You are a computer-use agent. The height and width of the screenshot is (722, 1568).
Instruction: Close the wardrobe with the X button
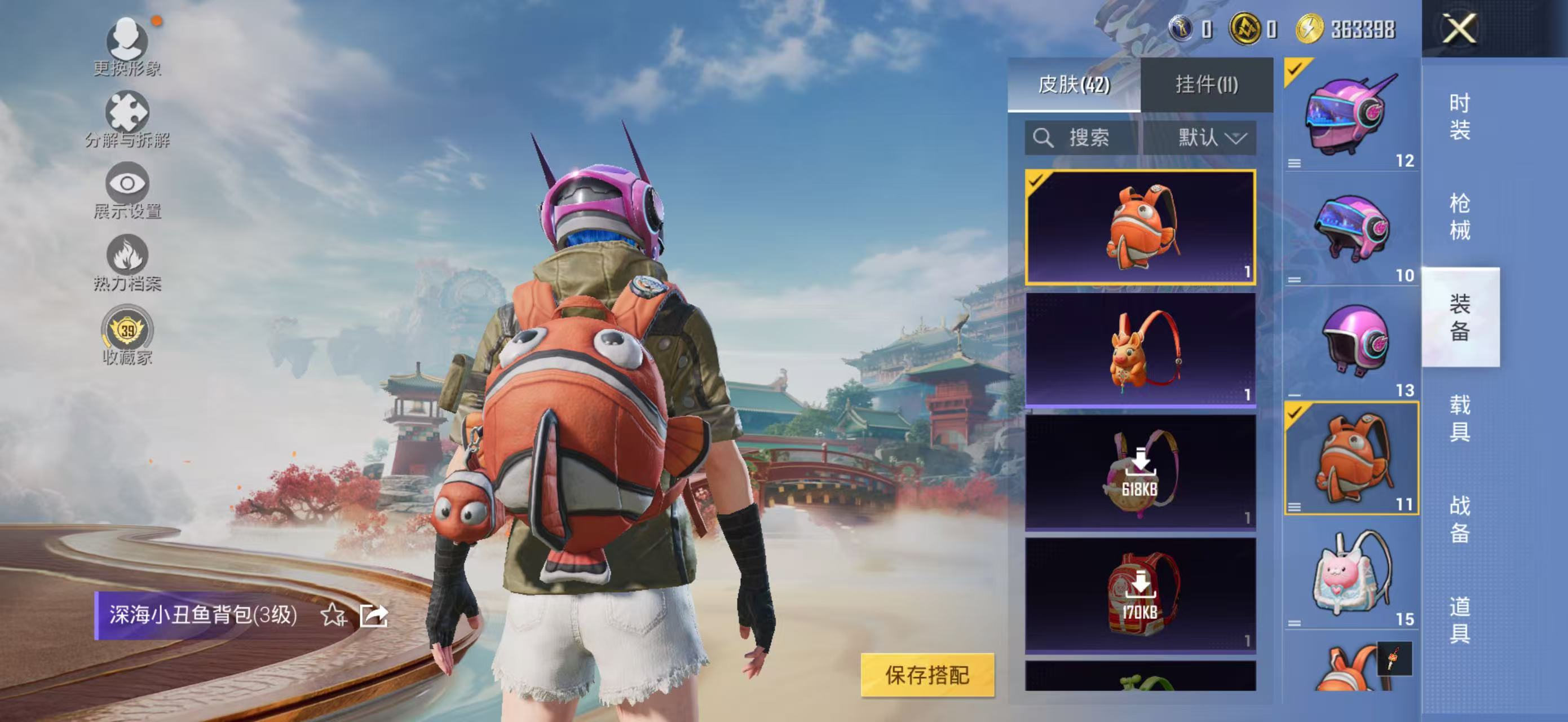1459,29
